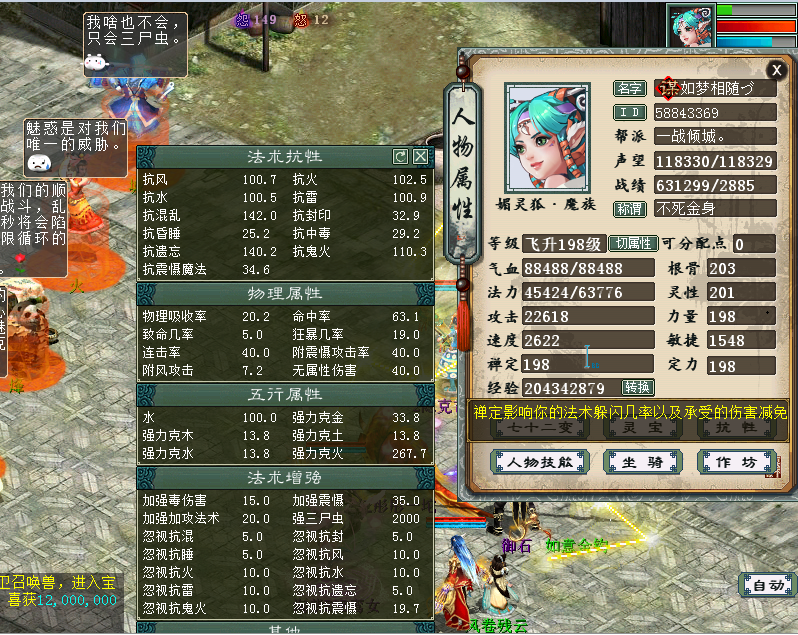The width and height of the screenshot is (798, 635).
Task: Open the 人物技能 character skills window
Action: (x=539, y=462)
